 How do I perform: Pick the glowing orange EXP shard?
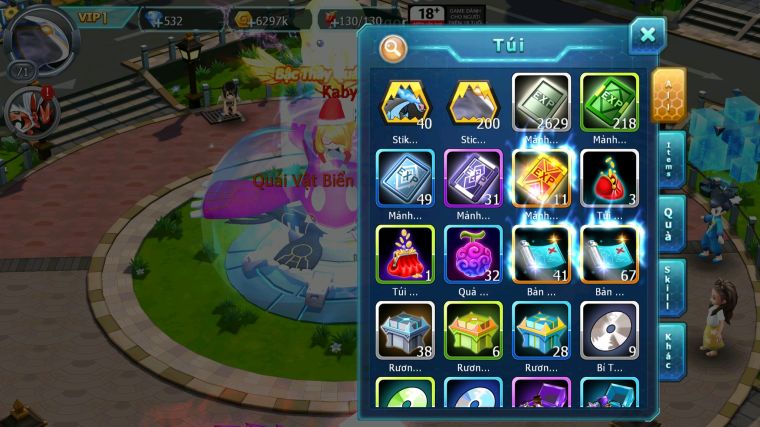pyautogui.click(x=541, y=179)
